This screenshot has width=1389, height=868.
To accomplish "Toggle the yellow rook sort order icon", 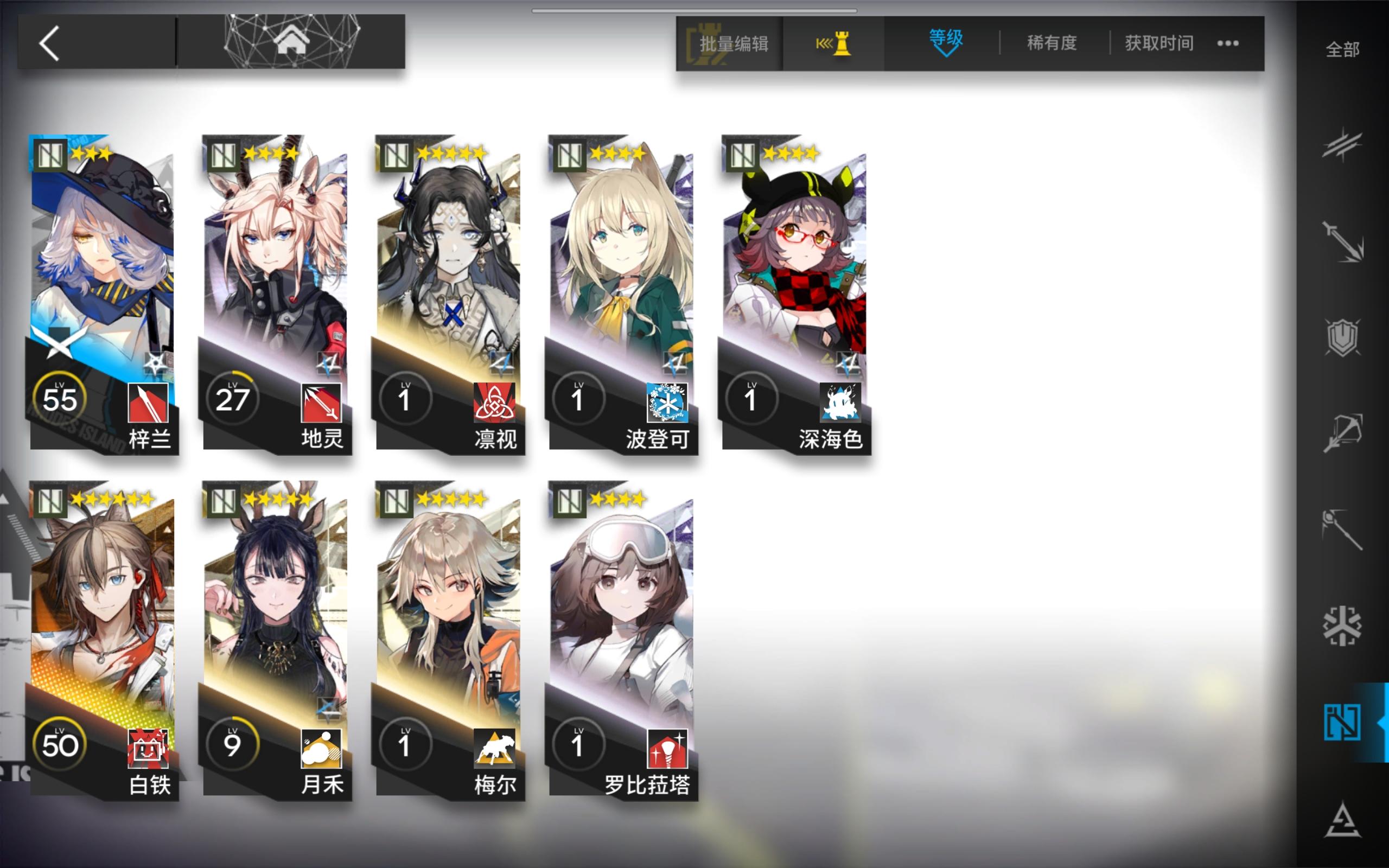I will (834, 43).
